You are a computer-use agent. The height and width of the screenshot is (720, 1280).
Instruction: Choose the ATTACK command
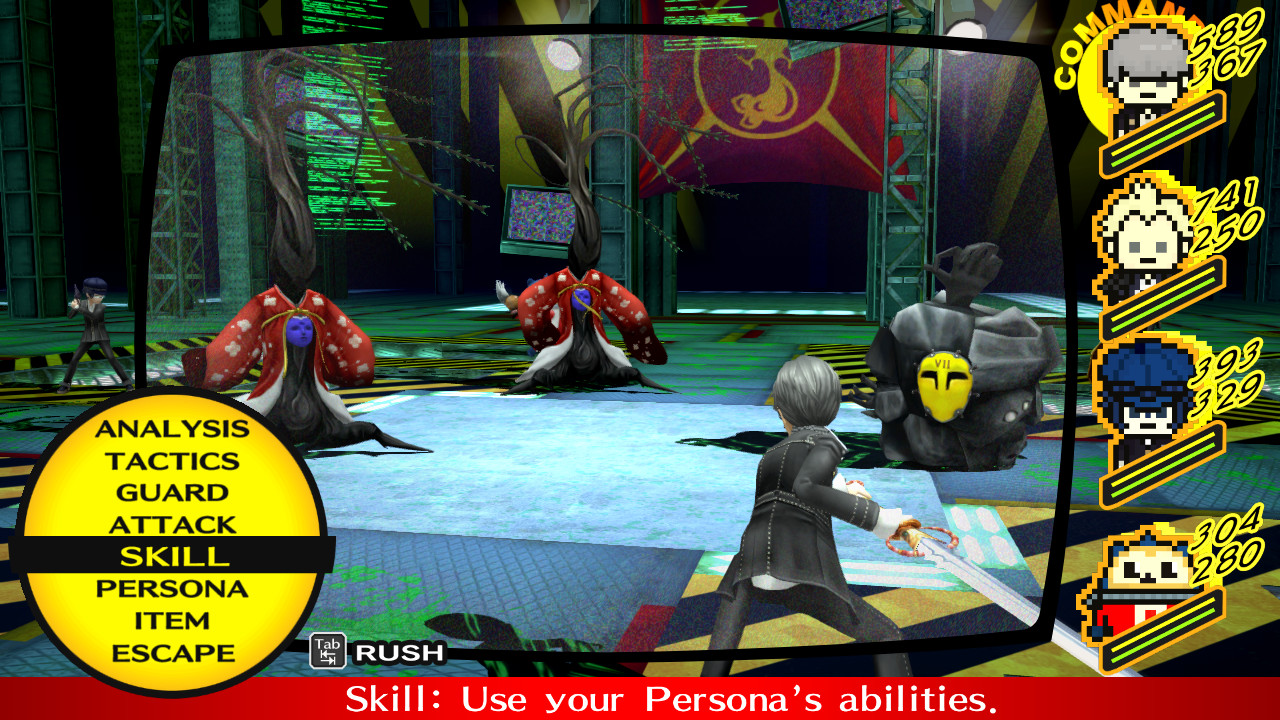(x=172, y=523)
